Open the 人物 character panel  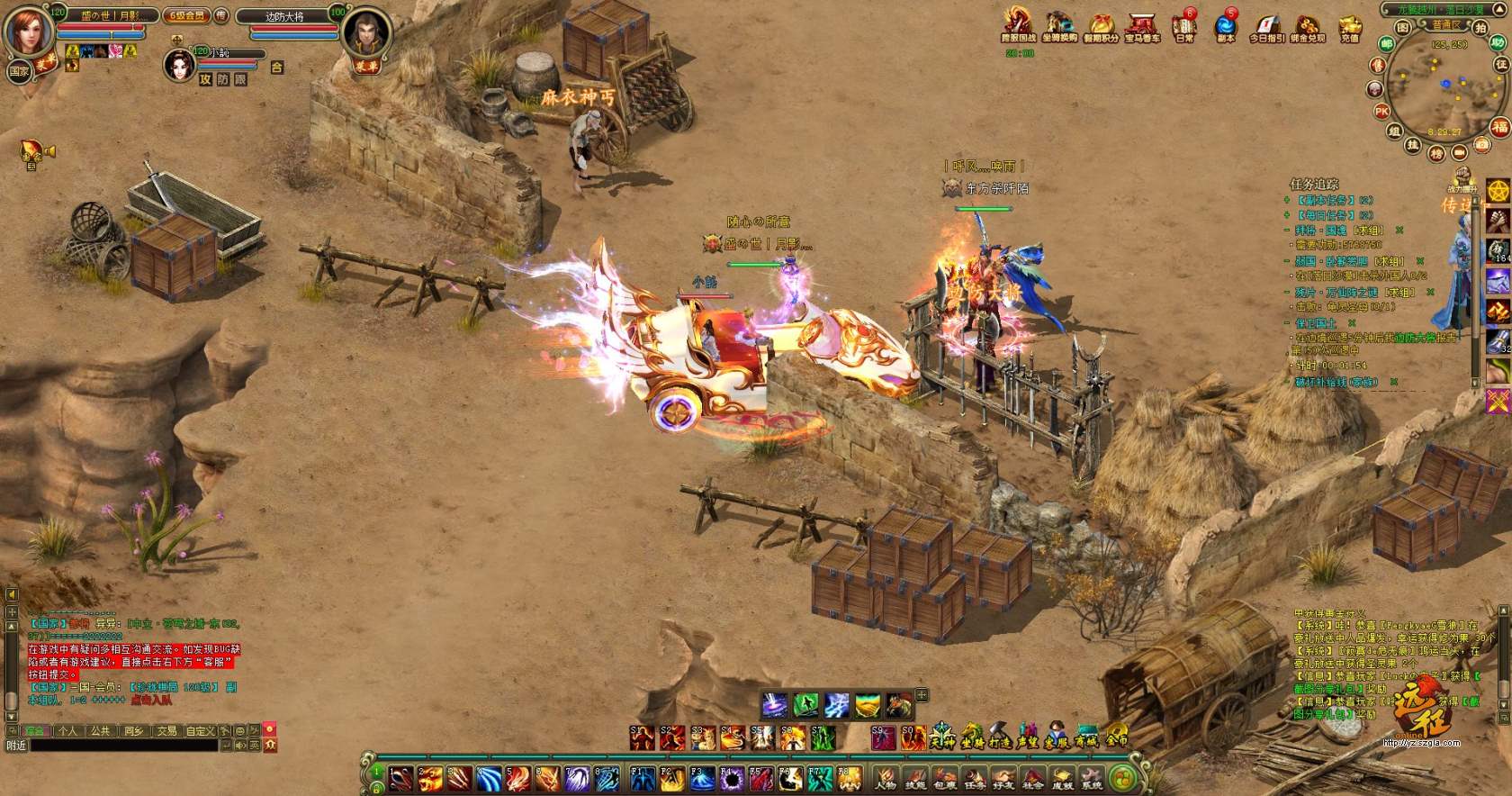point(886,778)
